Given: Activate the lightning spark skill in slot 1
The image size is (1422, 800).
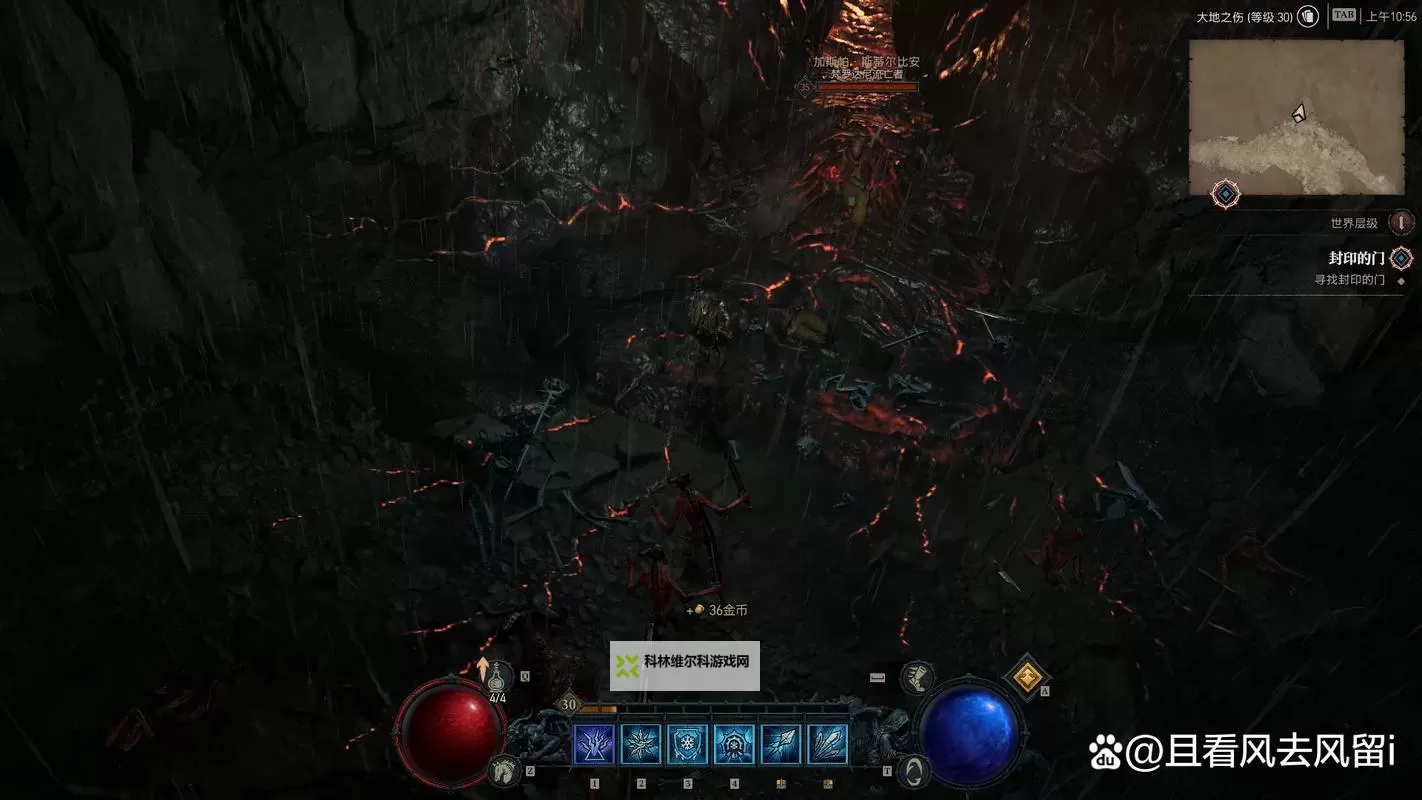Looking at the screenshot, I should point(594,745).
